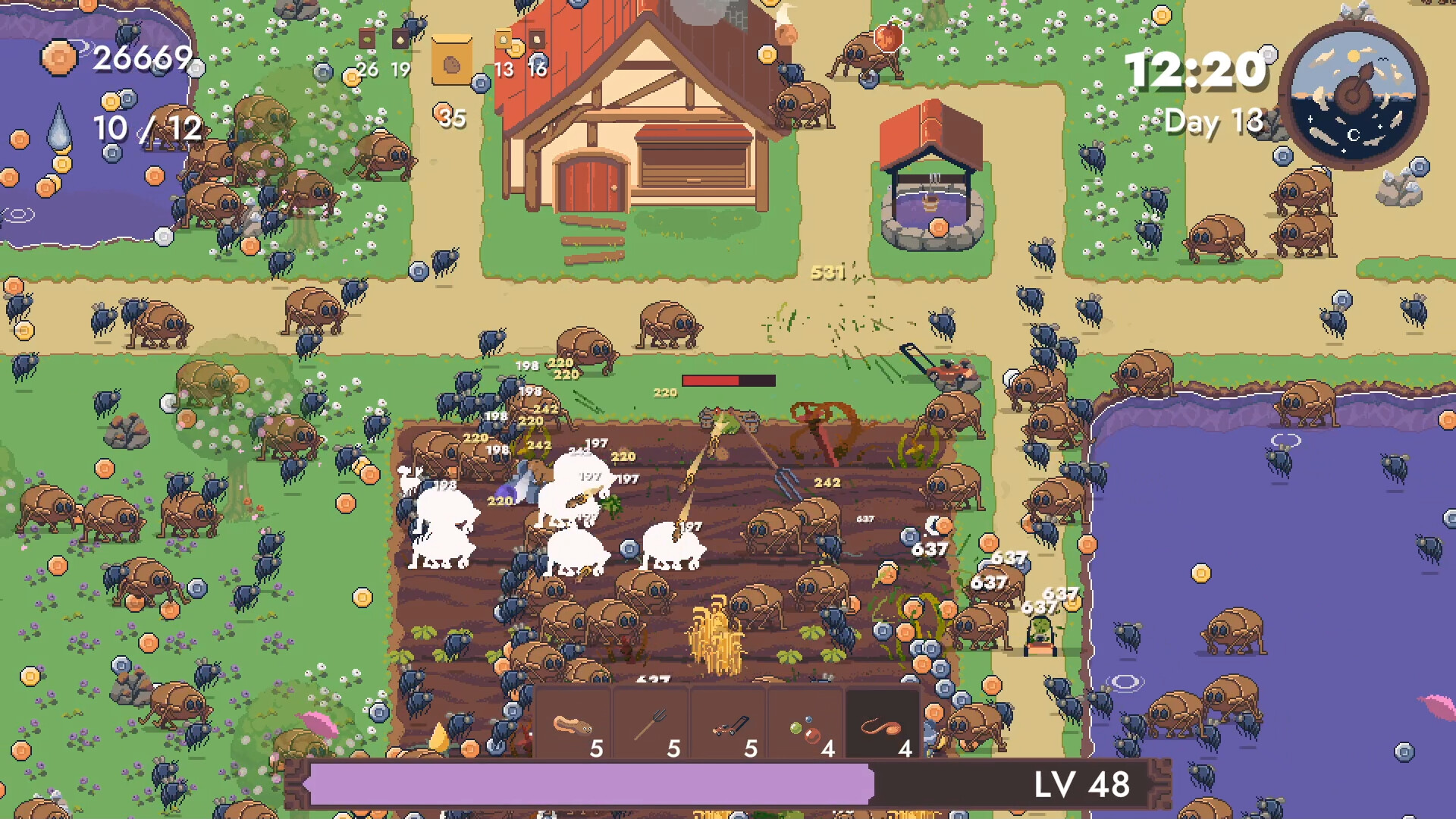The height and width of the screenshot is (819, 1456).
Task: Click the coin currency icon next to 26669
Action: coord(58,58)
